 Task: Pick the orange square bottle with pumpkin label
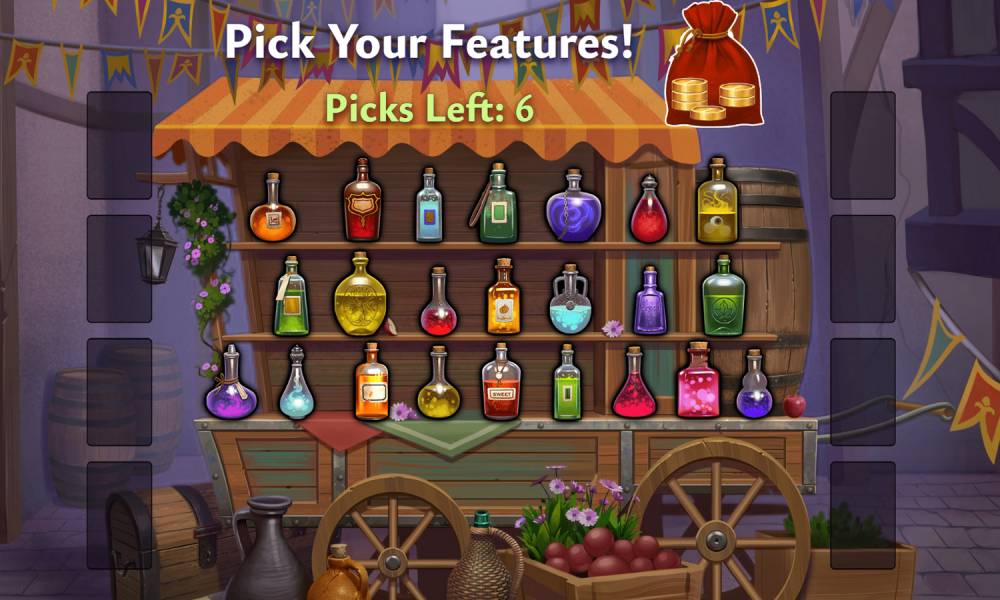[x=504, y=298]
